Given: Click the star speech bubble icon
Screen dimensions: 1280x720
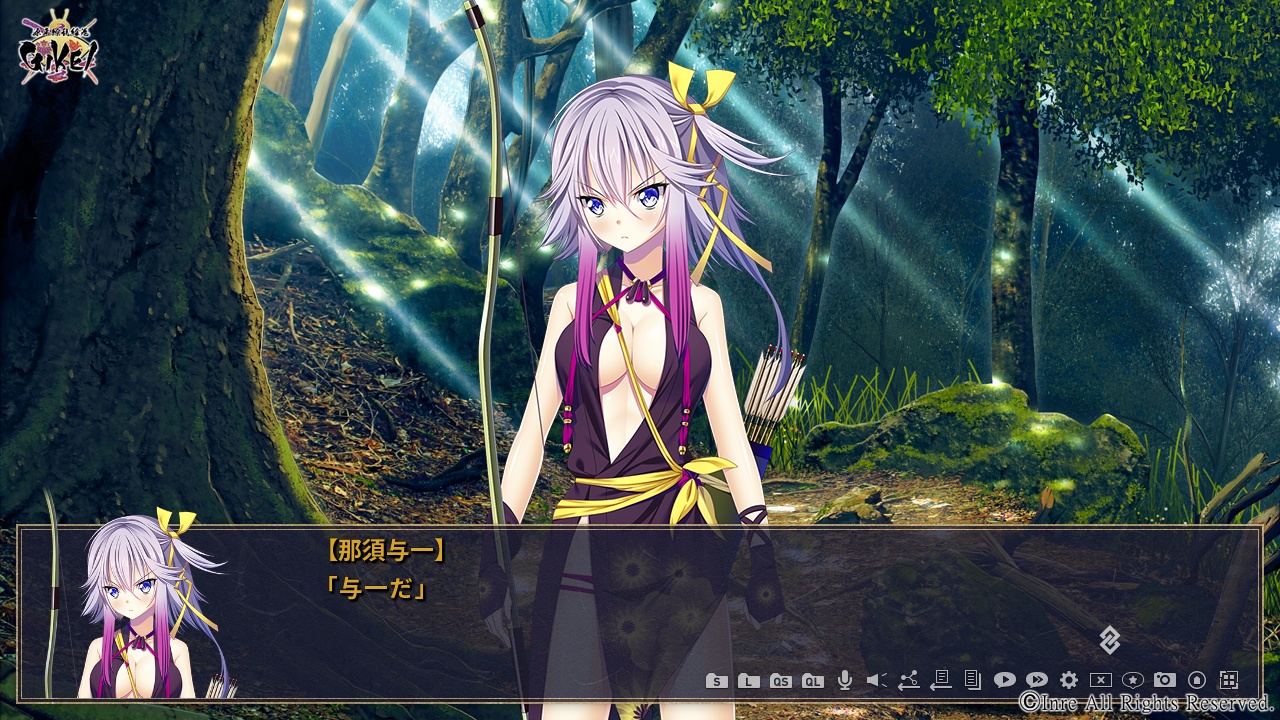Looking at the screenshot, I should coord(1133,681).
